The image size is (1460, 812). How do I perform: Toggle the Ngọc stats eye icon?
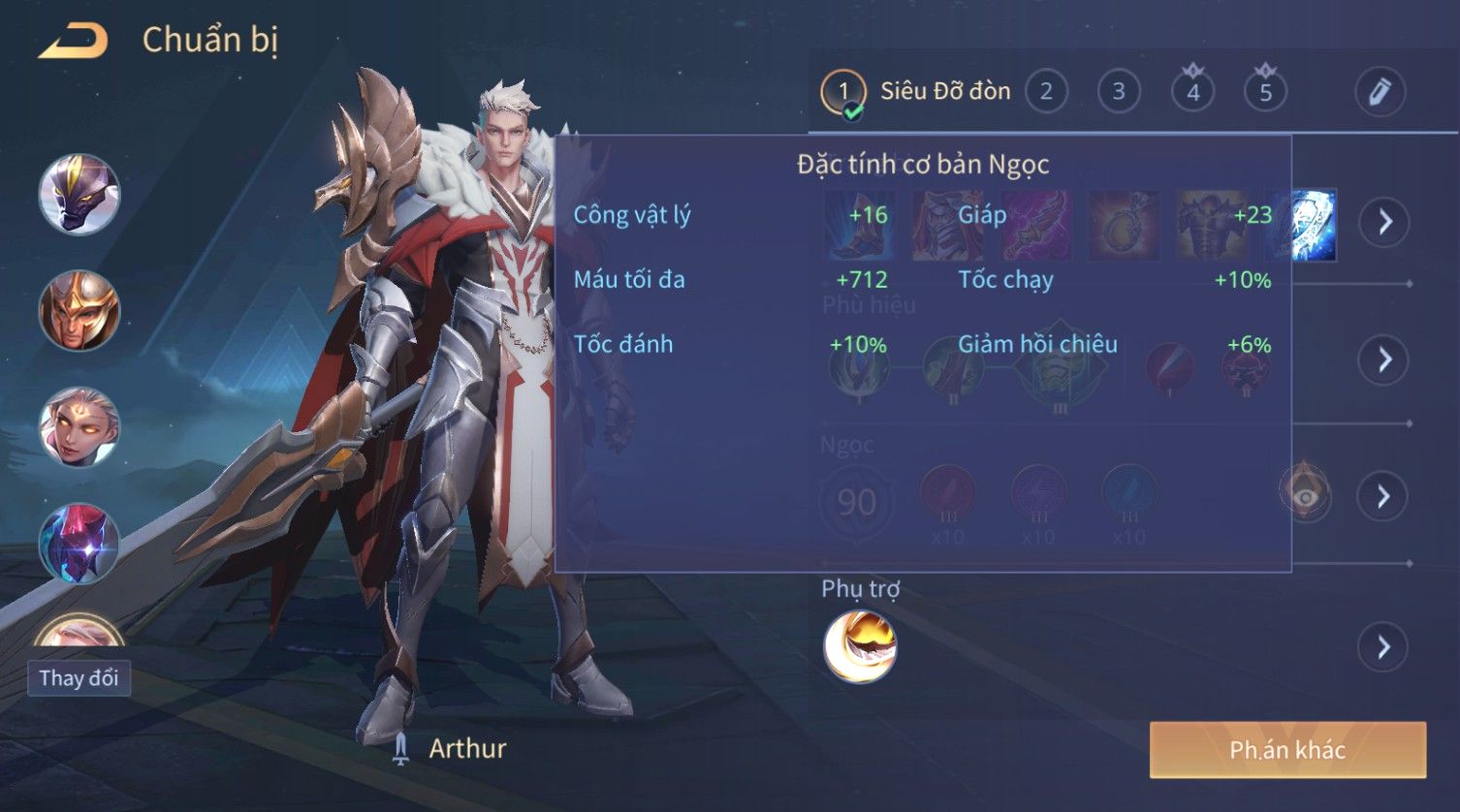point(1305,496)
